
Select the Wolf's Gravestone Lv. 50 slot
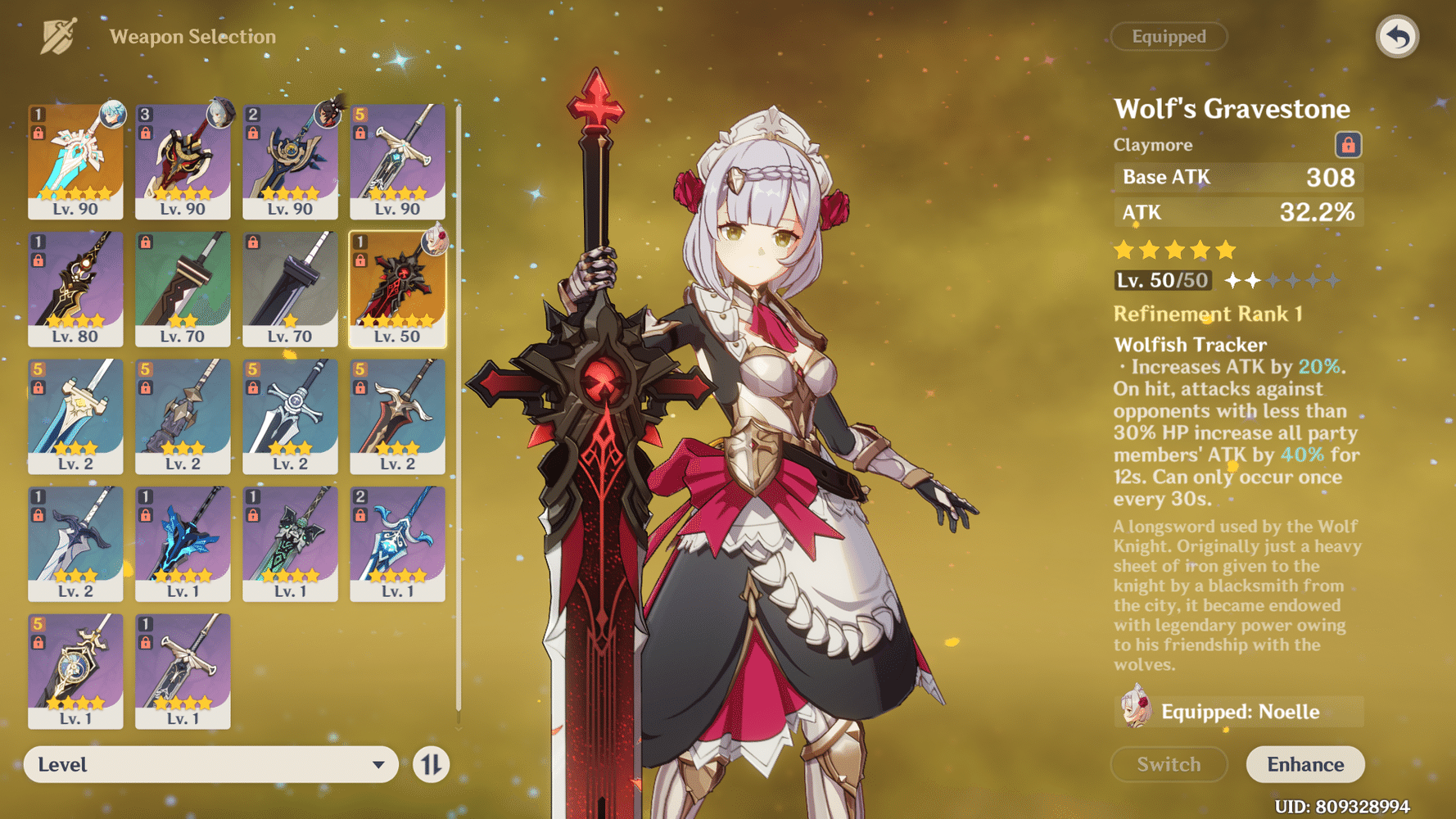coord(397,288)
